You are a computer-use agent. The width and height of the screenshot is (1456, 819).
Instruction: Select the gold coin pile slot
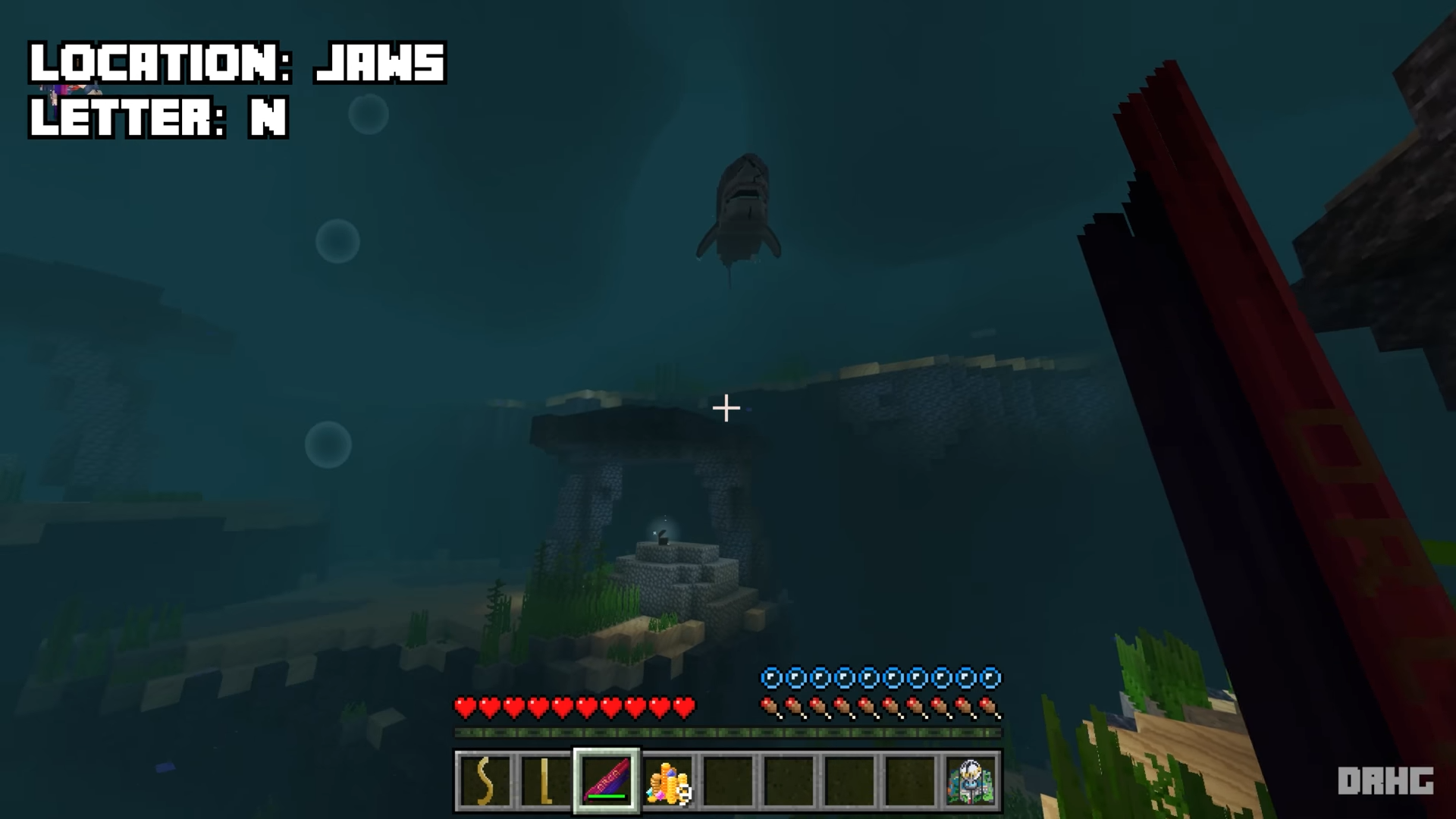(667, 781)
